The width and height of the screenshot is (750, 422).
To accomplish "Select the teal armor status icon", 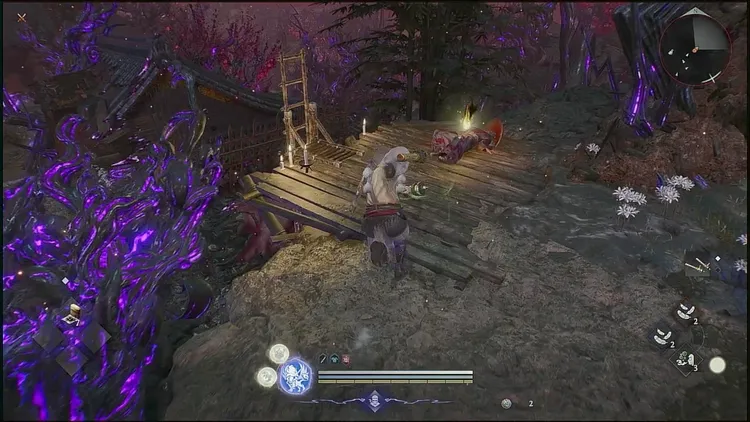I will [334, 359].
